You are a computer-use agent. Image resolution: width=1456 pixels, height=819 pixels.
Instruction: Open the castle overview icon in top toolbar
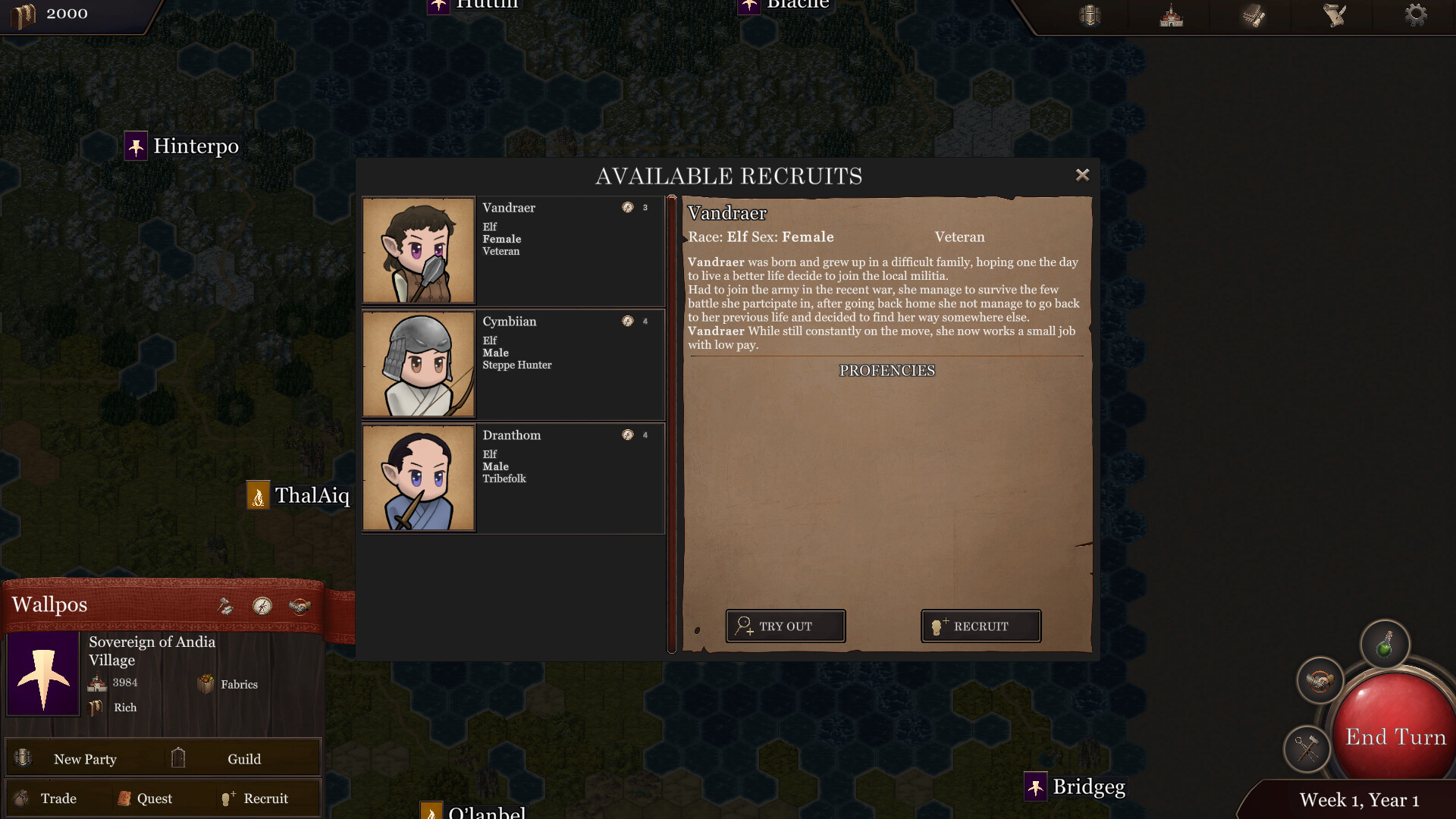1170,15
